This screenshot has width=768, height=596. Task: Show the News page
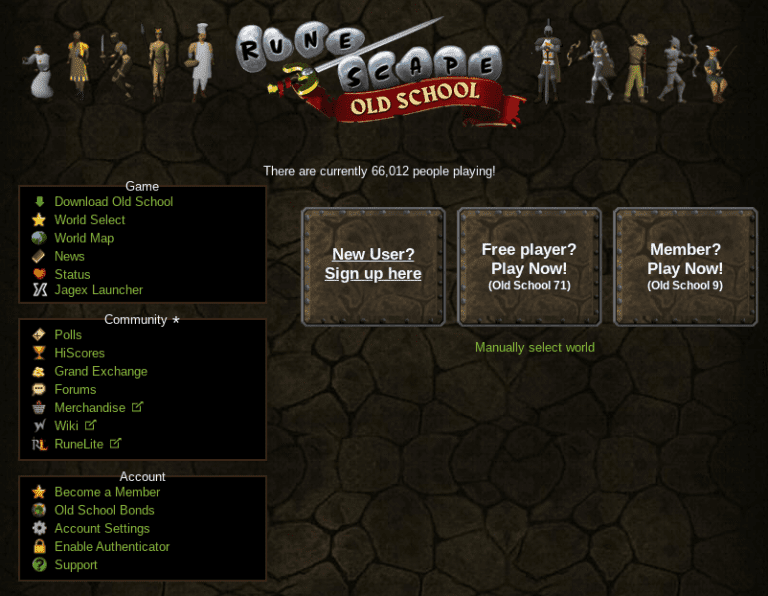pyautogui.click(x=70, y=256)
